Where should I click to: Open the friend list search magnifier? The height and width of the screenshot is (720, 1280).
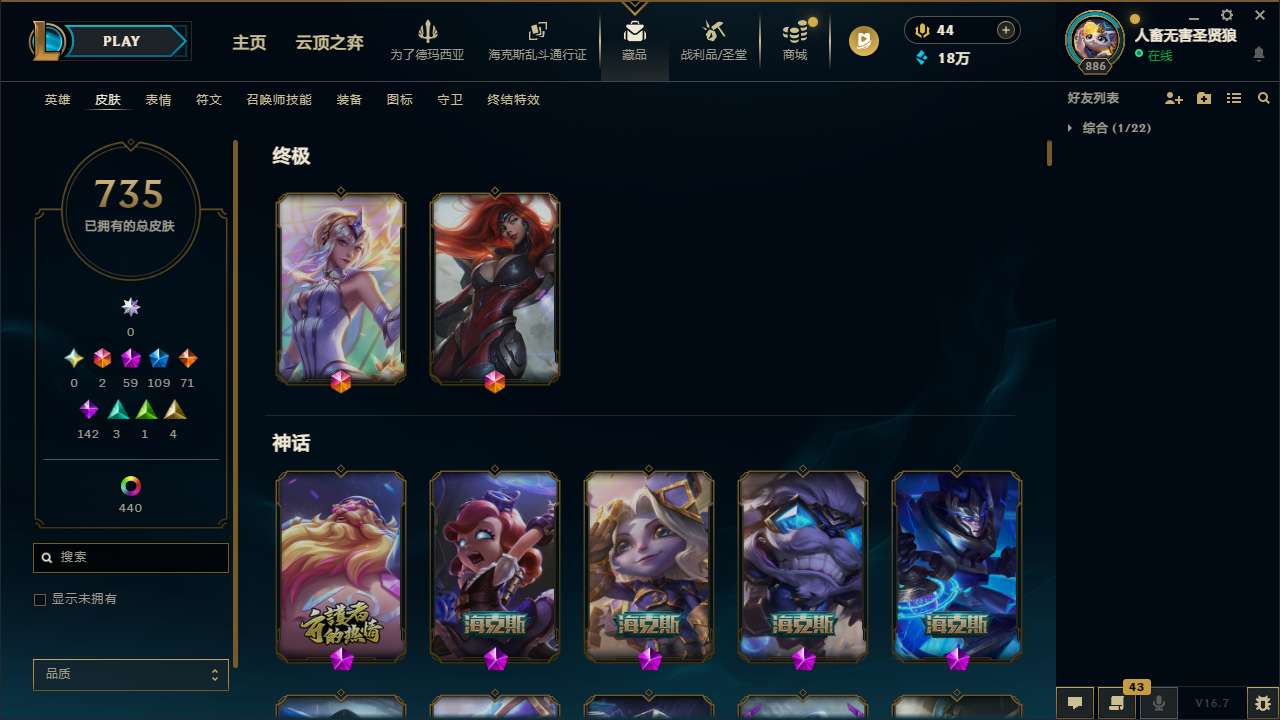coord(1264,98)
